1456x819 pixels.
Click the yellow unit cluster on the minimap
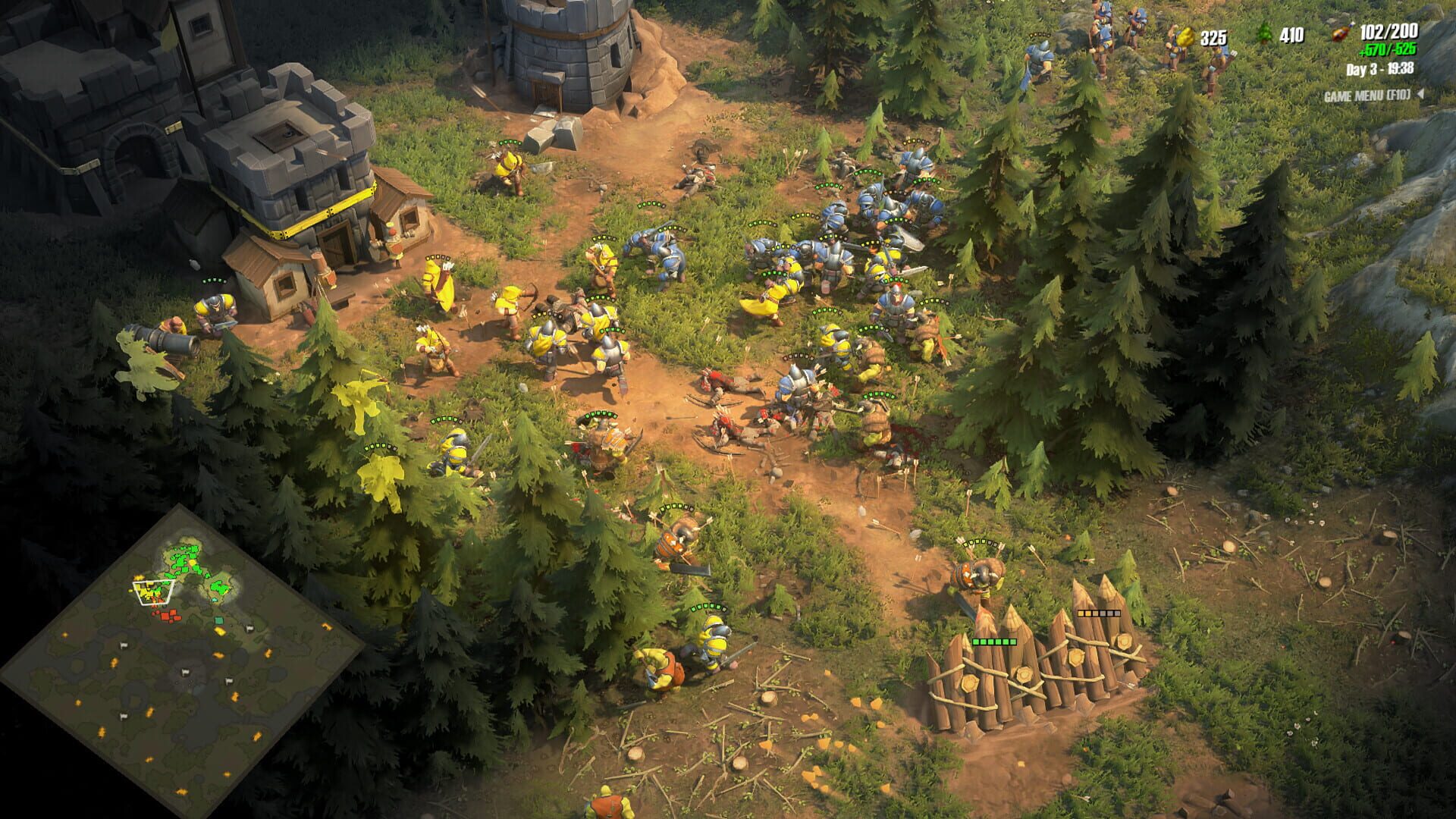[x=146, y=591]
